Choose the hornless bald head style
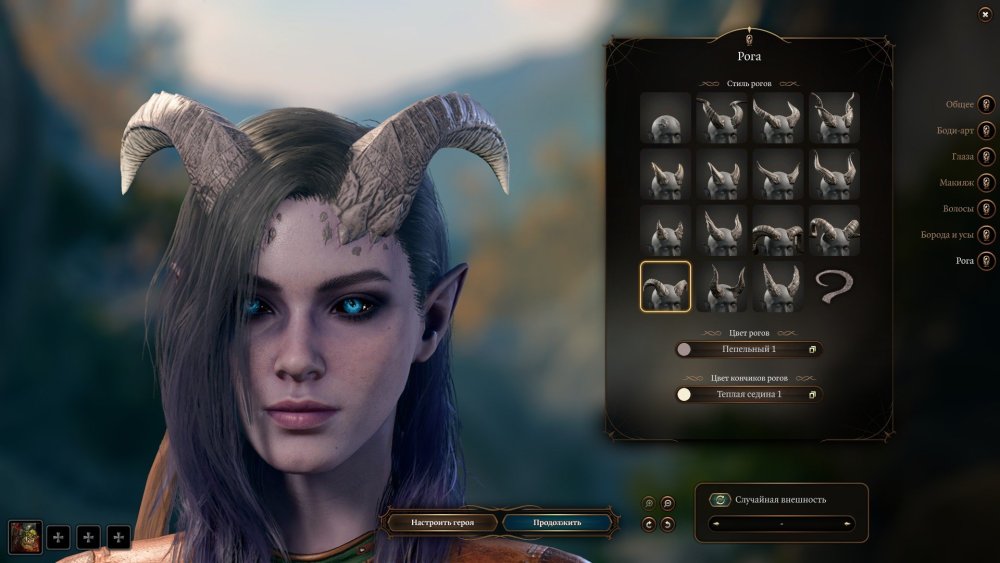 [665, 118]
